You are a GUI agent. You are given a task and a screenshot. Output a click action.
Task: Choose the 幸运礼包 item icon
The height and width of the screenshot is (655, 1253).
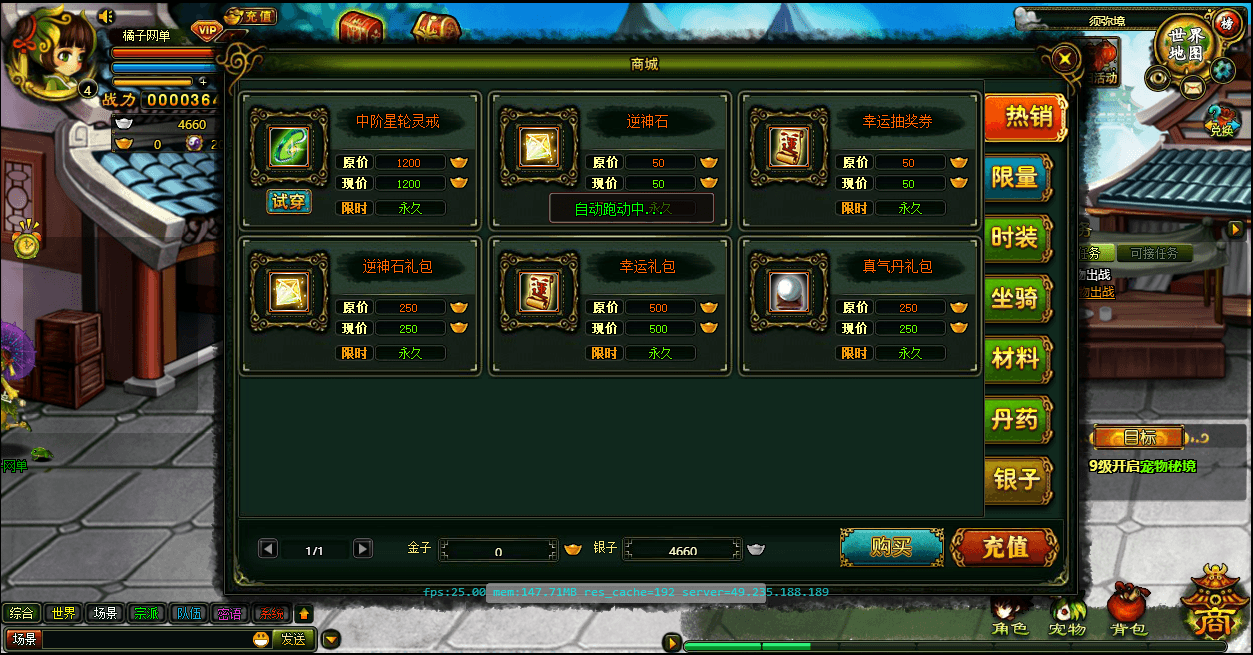click(x=539, y=291)
